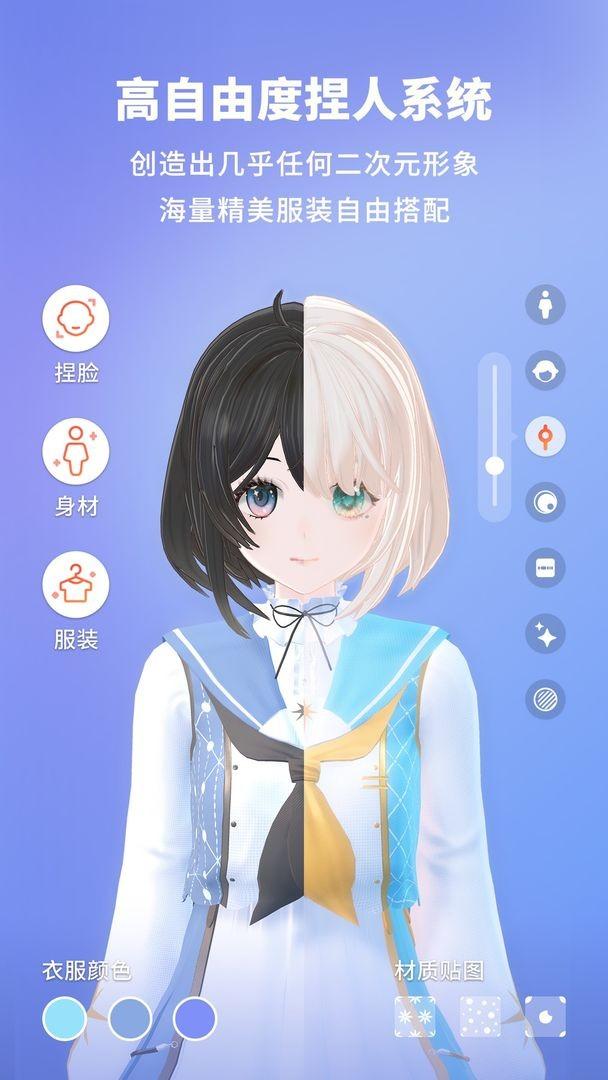The image size is (608, 1080).
Task: Select the hair head icon
Action: point(545,370)
